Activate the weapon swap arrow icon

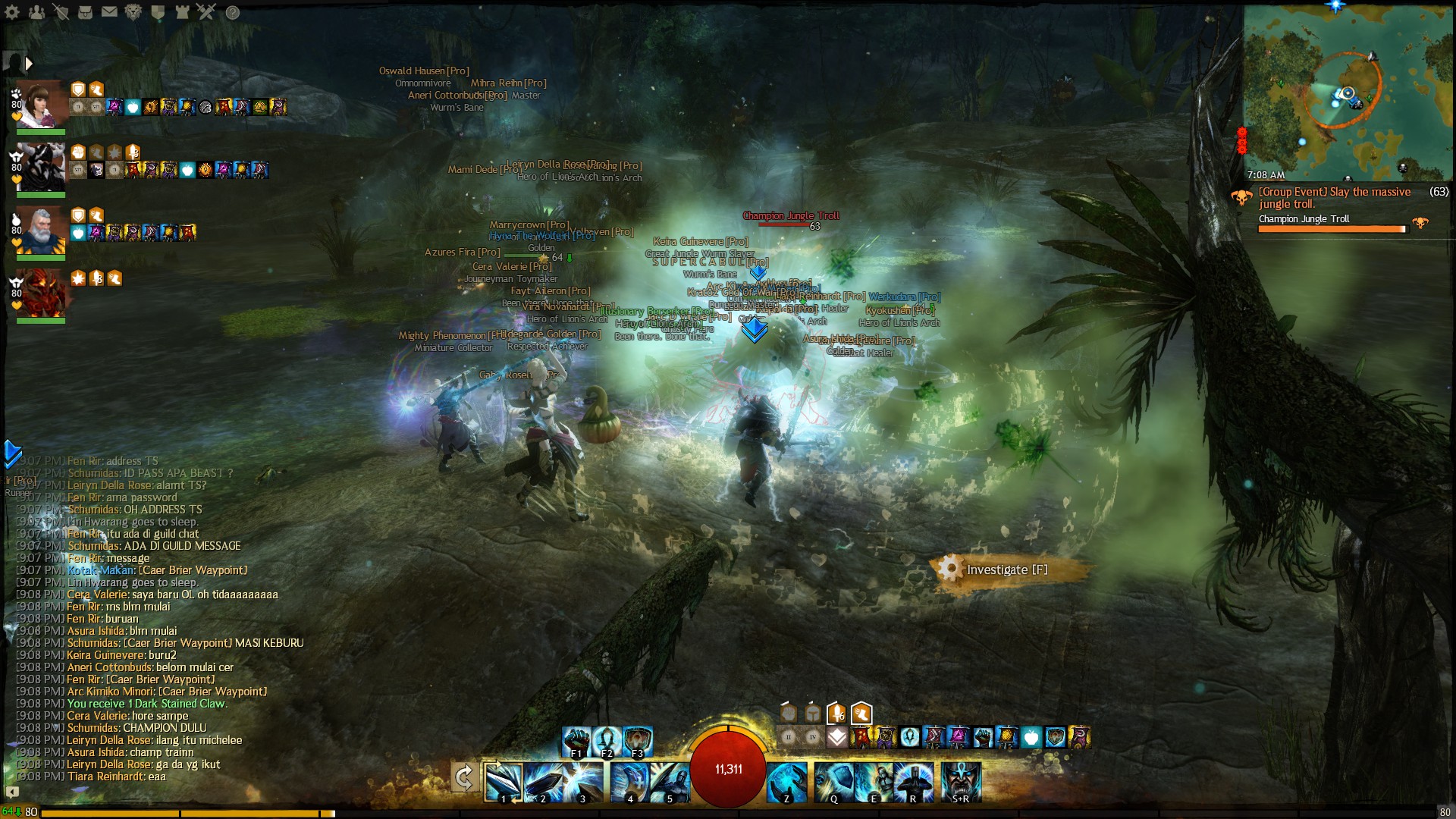[465, 777]
